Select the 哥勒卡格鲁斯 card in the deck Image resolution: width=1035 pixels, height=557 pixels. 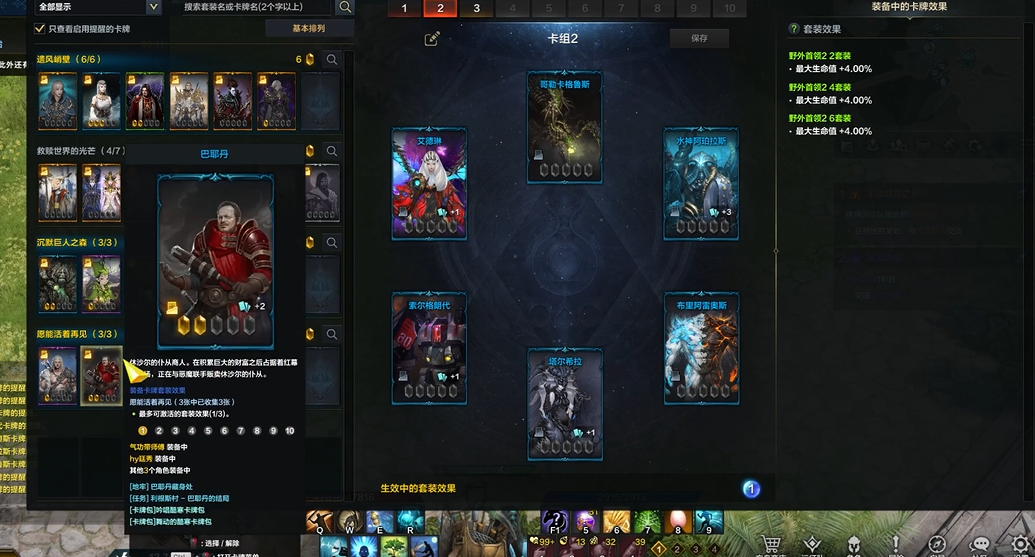[x=565, y=128]
